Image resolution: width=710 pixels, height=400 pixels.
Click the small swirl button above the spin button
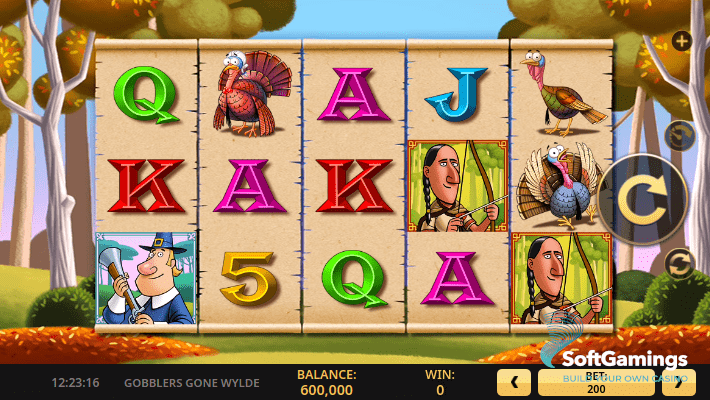[x=681, y=135]
